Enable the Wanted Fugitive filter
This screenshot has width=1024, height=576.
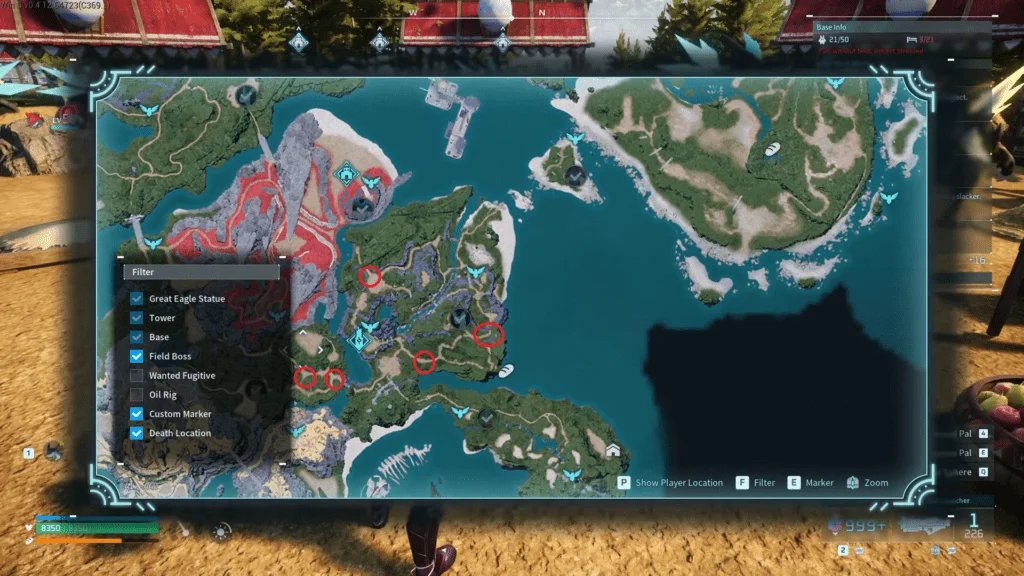(136, 376)
